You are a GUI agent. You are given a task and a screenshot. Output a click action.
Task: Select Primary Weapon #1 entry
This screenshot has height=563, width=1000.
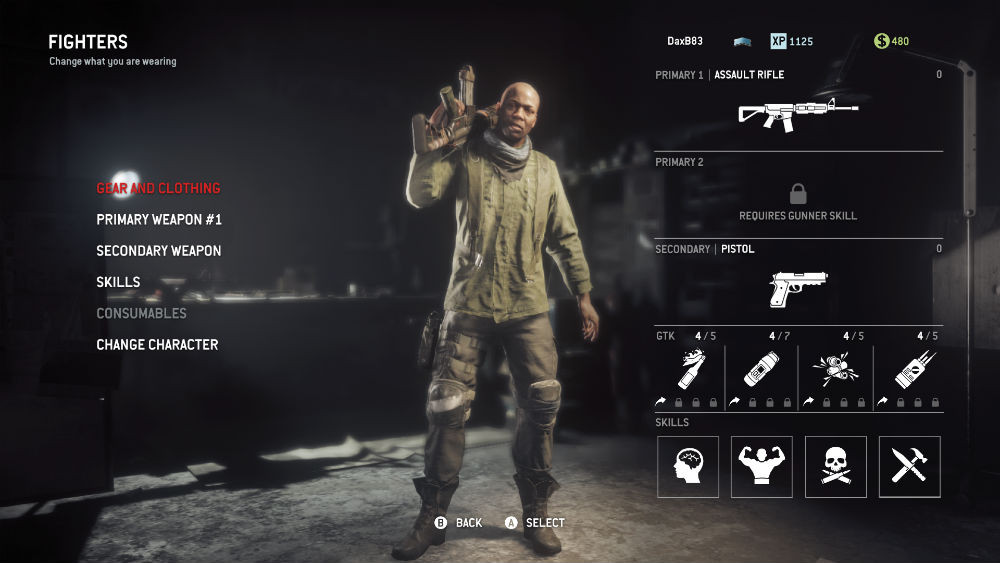click(x=159, y=219)
